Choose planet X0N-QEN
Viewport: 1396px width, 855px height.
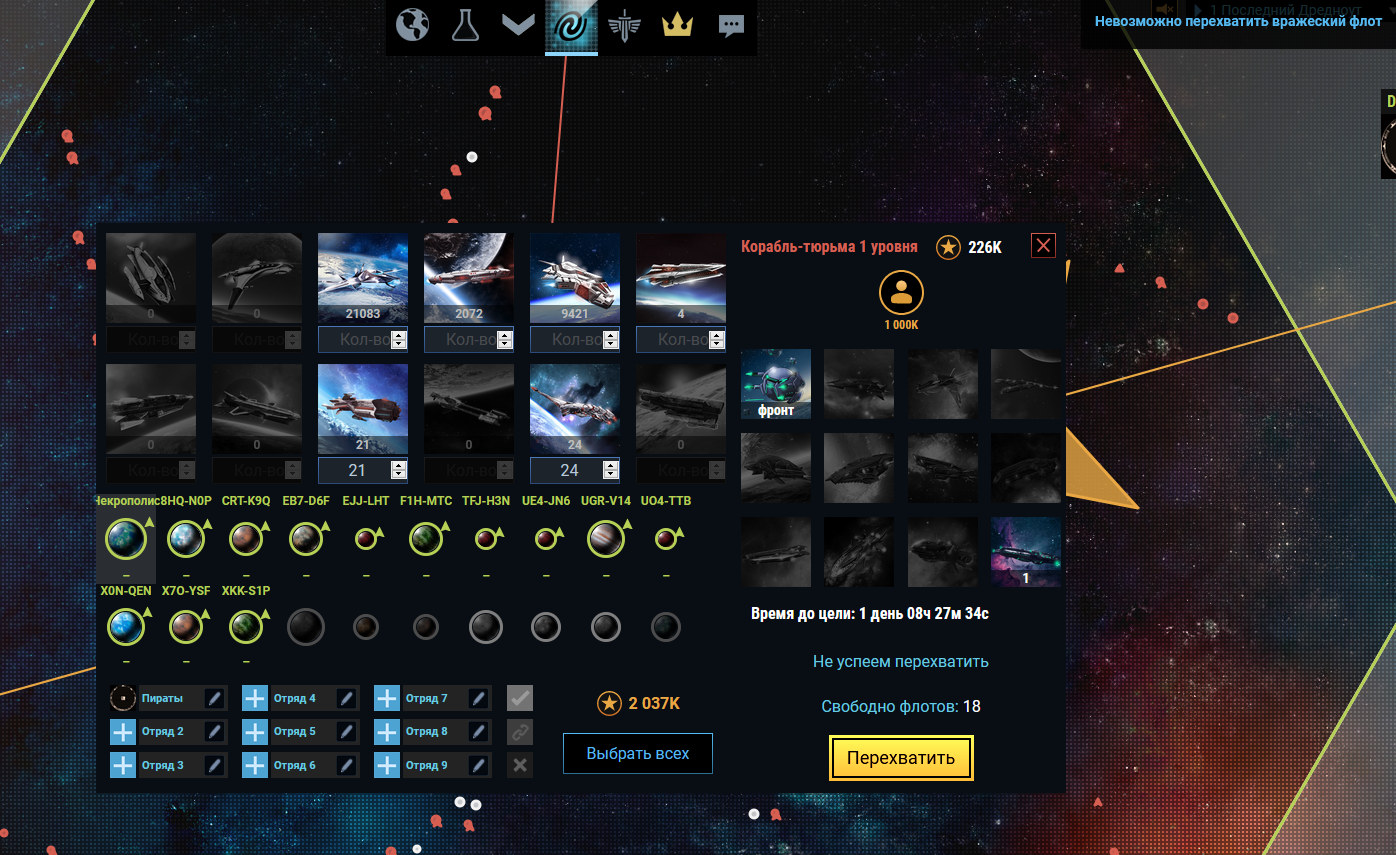[x=126, y=628]
